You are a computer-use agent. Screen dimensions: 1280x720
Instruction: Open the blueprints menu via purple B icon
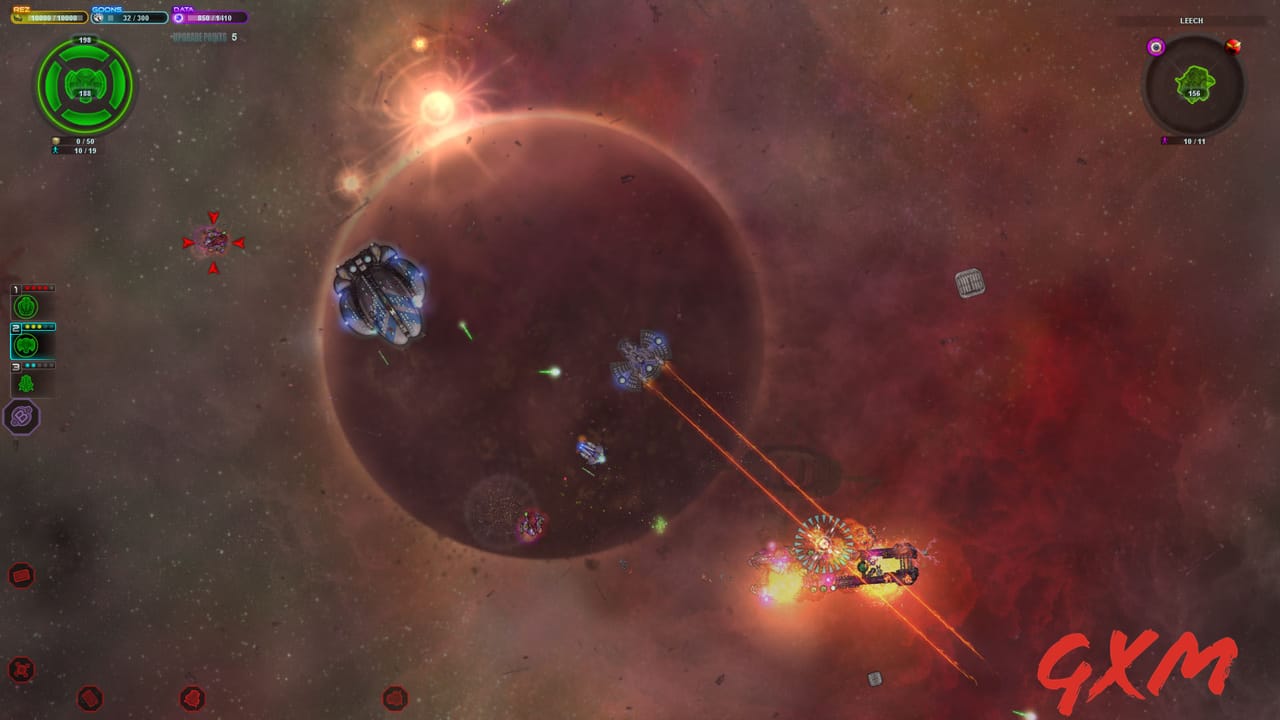[22, 417]
